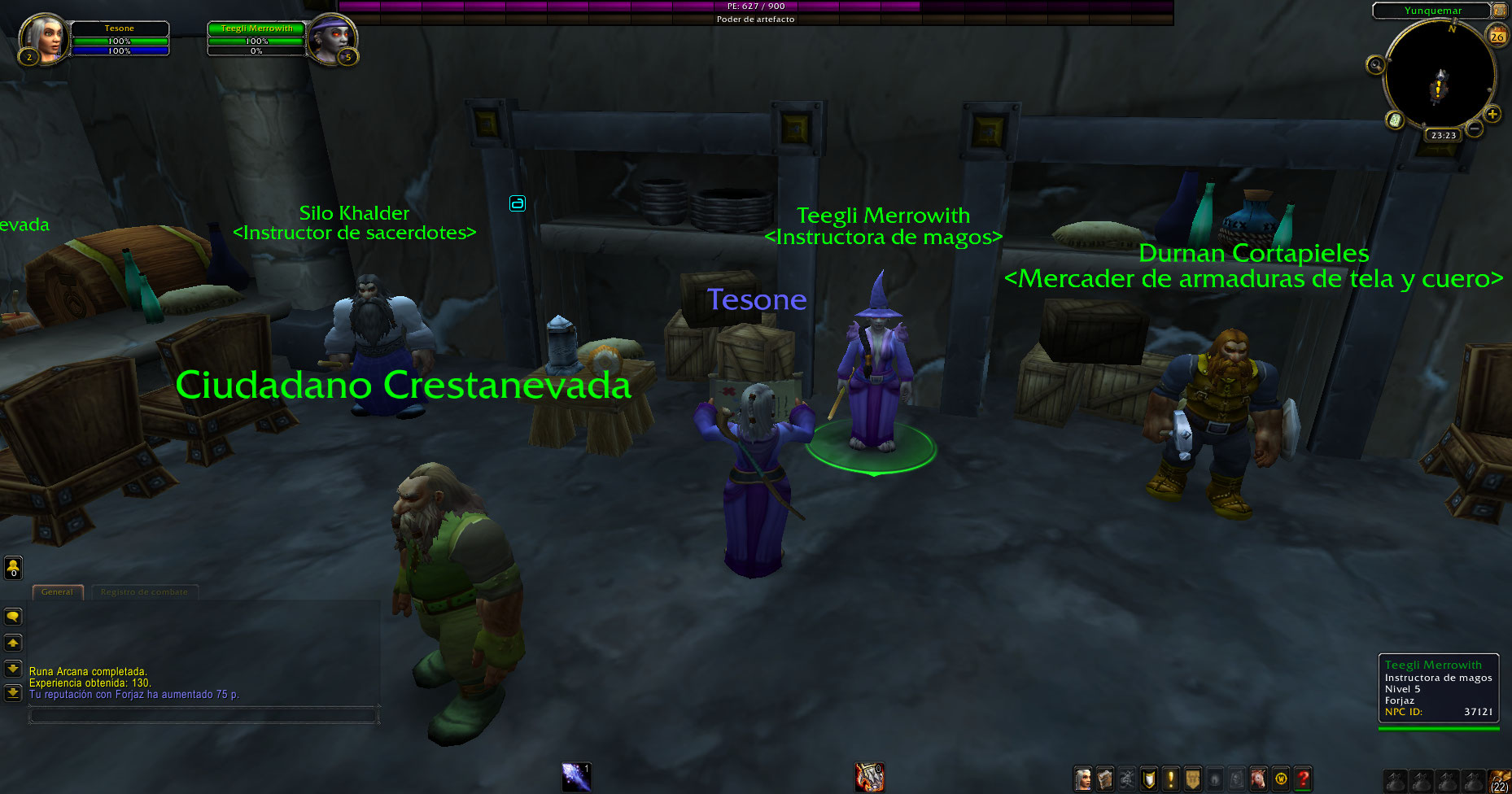This screenshot has width=1512, height=794.
Task: Open the calendar button showing day 26
Action: (1497, 35)
